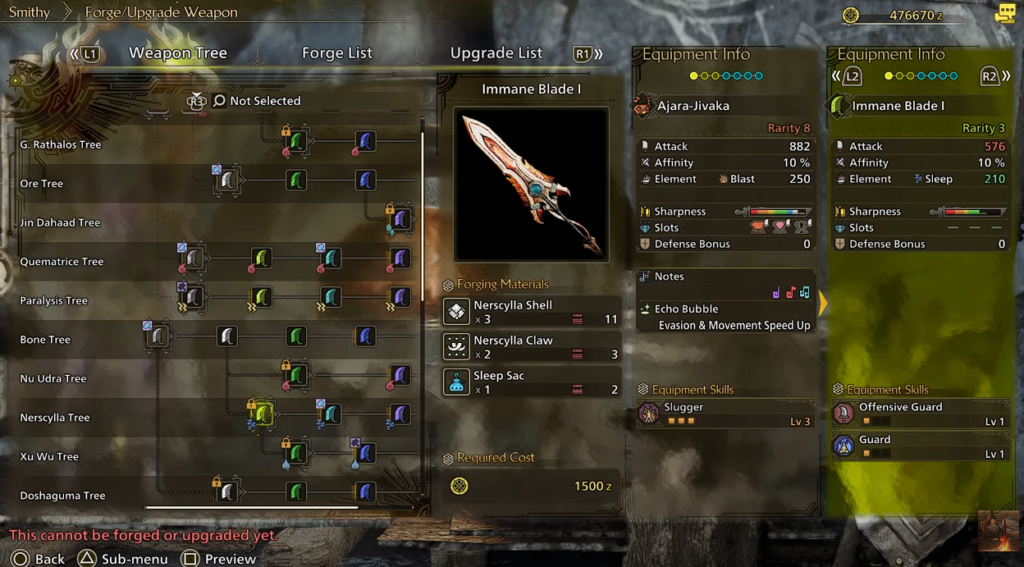Select the Slugger equipment skill
Image resolution: width=1024 pixels, height=567 pixels.
[x=726, y=414]
